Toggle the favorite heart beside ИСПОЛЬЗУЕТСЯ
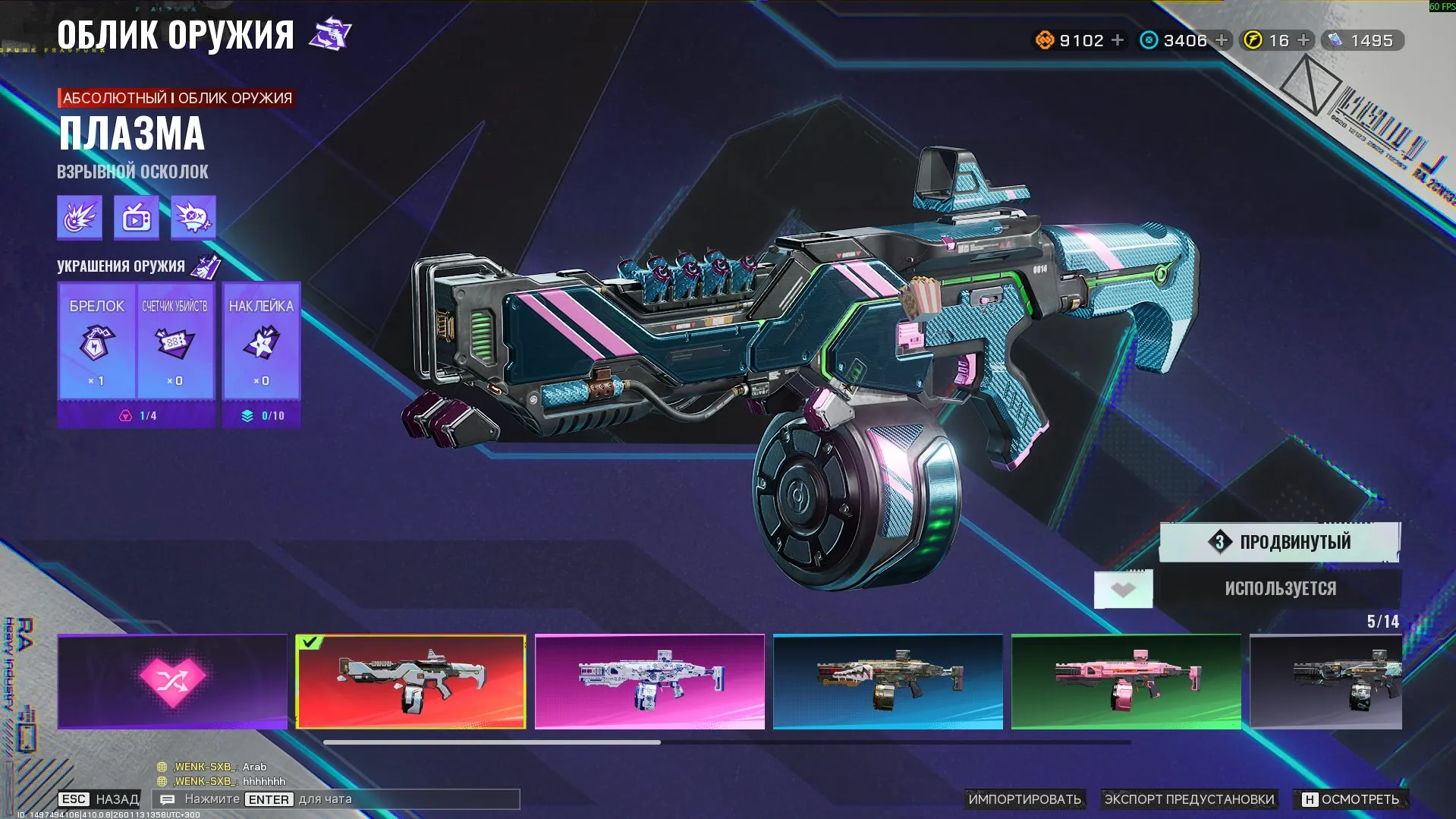 coord(1123,589)
